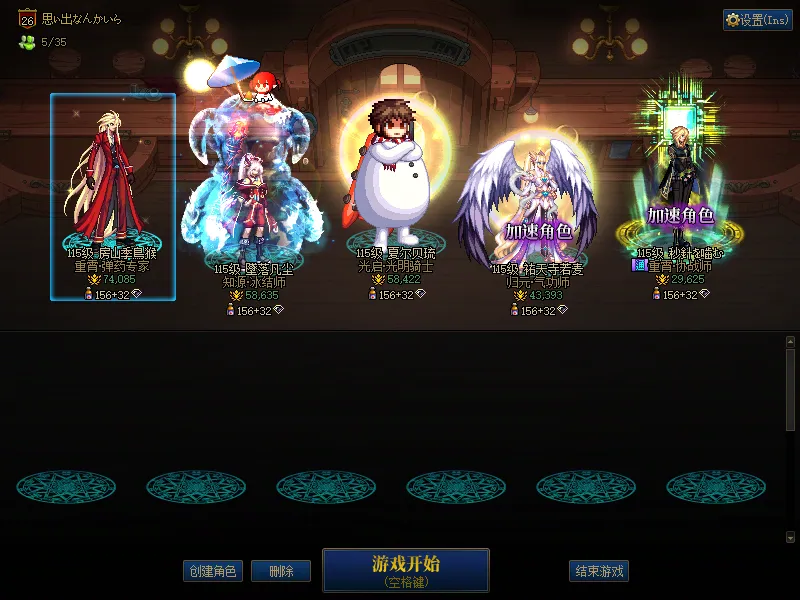
Task: Start the game with 游戏开始
Action: (405, 570)
